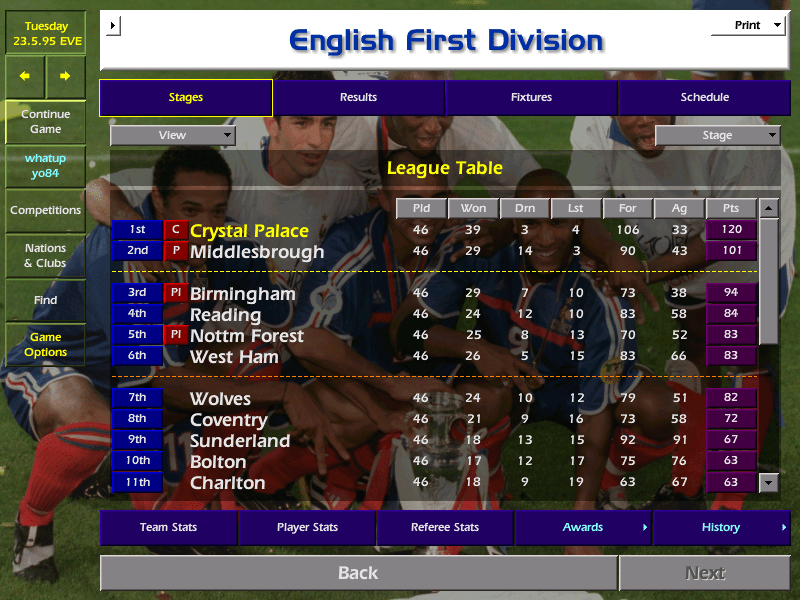This screenshot has width=800, height=600.
Task: Open the View dropdown
Action: point(173,135)
